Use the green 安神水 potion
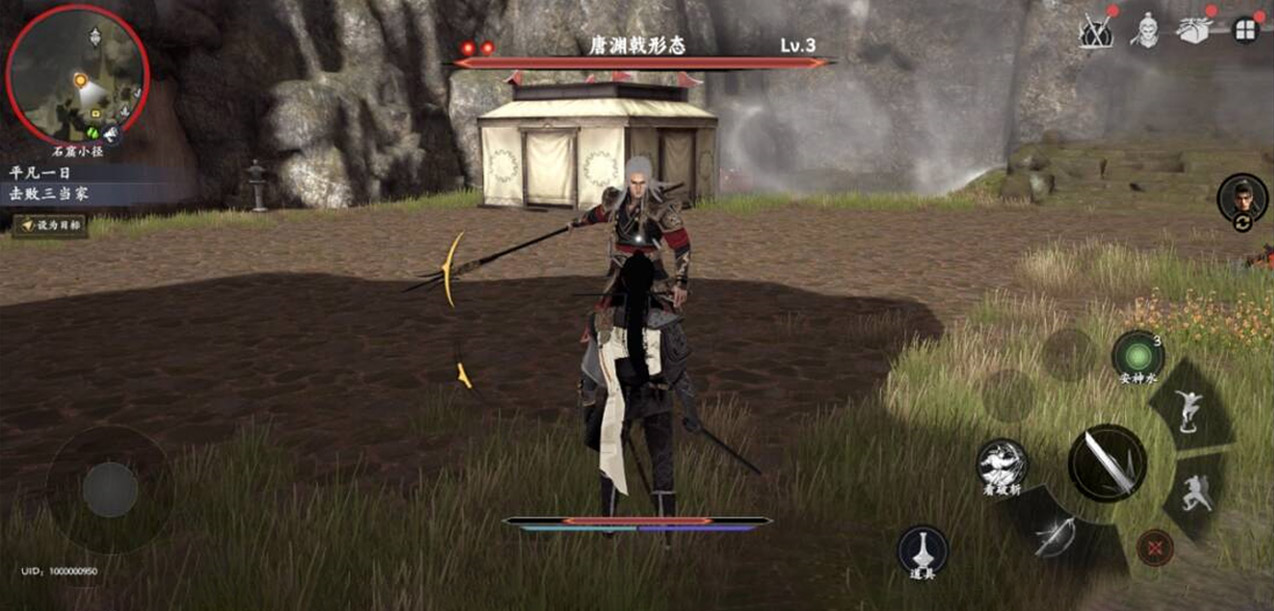This screenshot has height=611, width=1274. click(x=1137, y=356)
